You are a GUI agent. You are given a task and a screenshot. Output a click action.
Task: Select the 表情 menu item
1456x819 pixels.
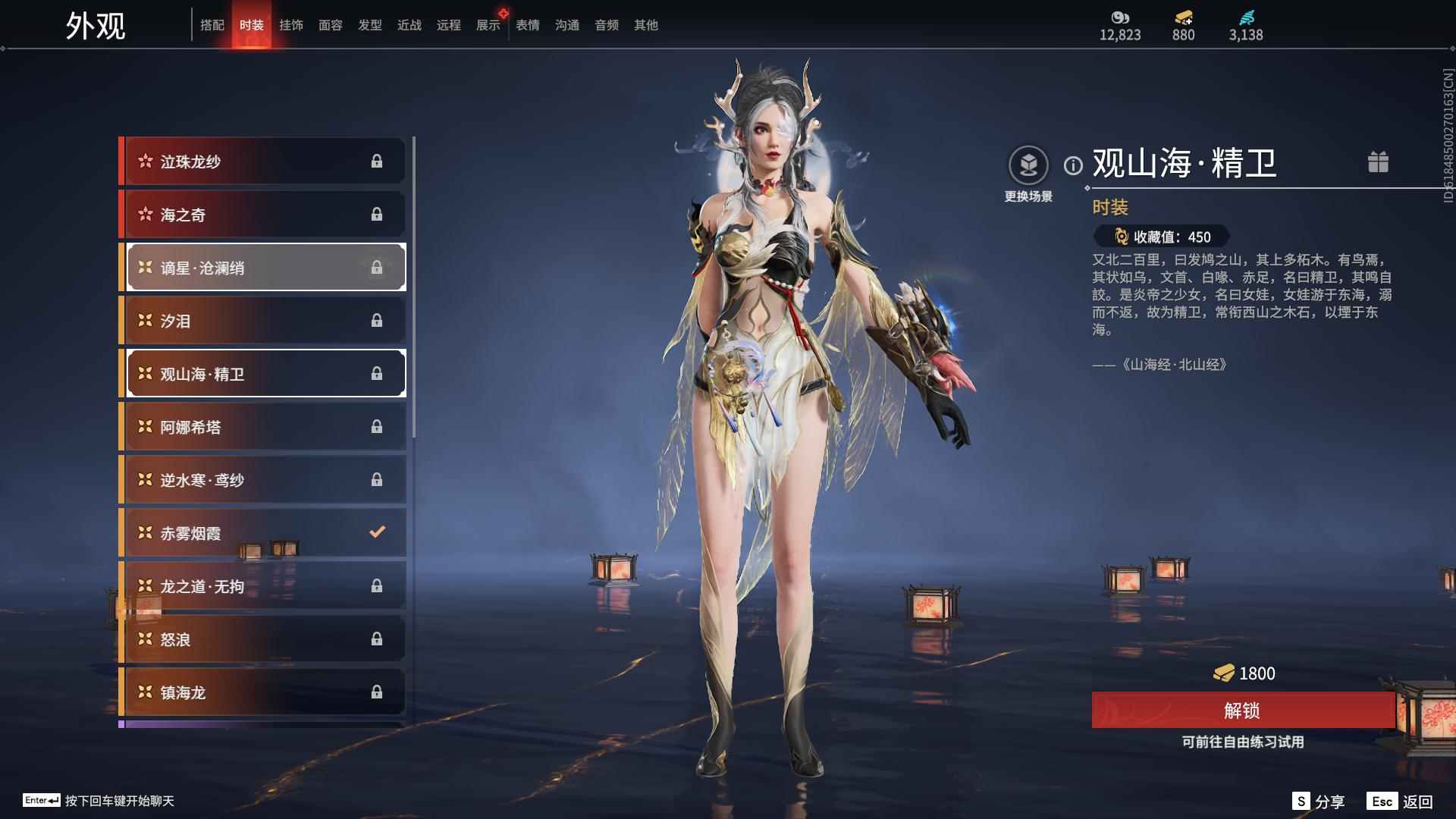click(x=526, y=24)
